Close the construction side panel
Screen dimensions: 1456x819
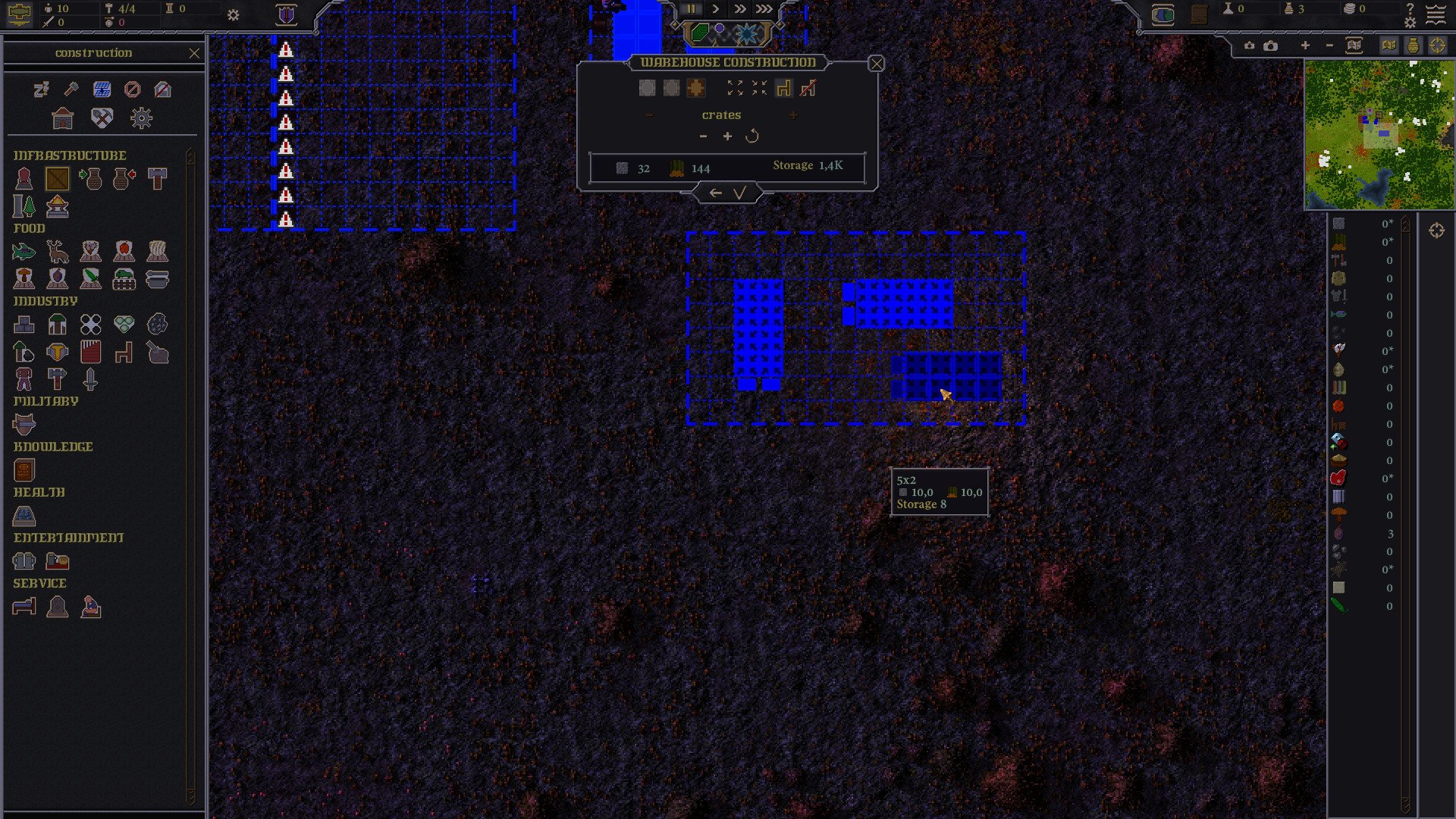[x=194, y=53]
